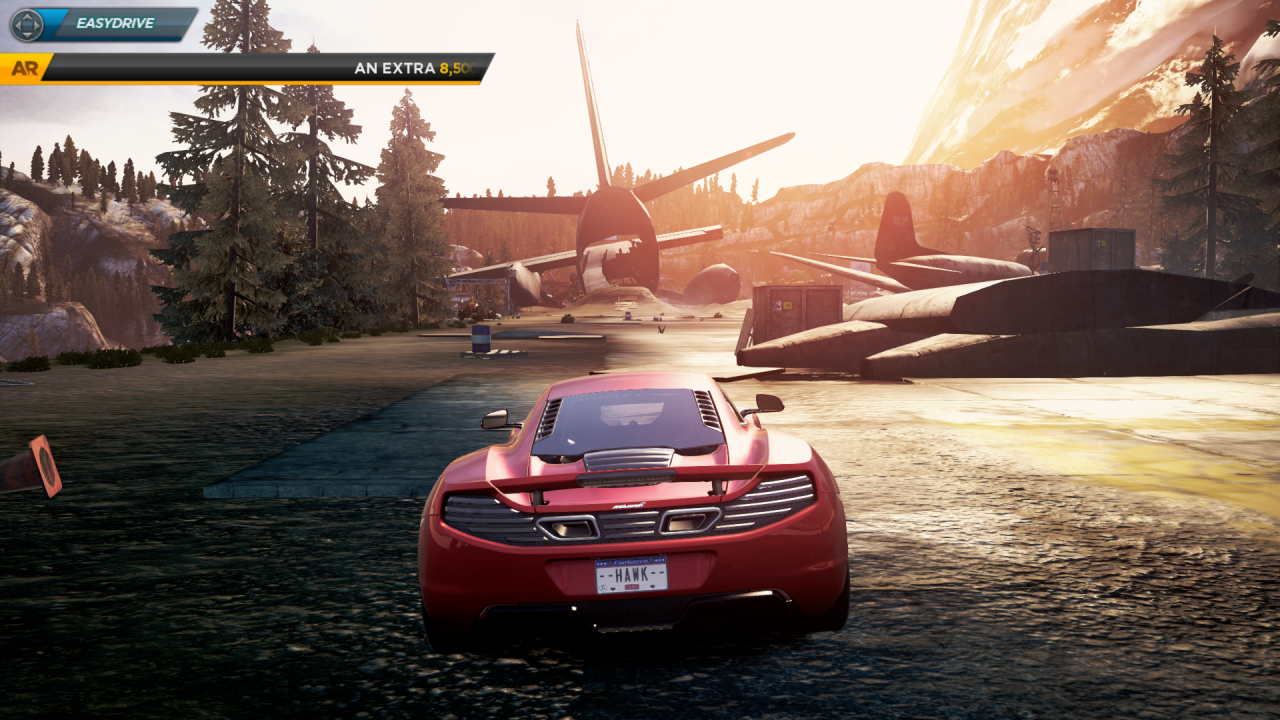Open the EasyDrive menu
1280x720 pixels.
[x=104, y=24]
